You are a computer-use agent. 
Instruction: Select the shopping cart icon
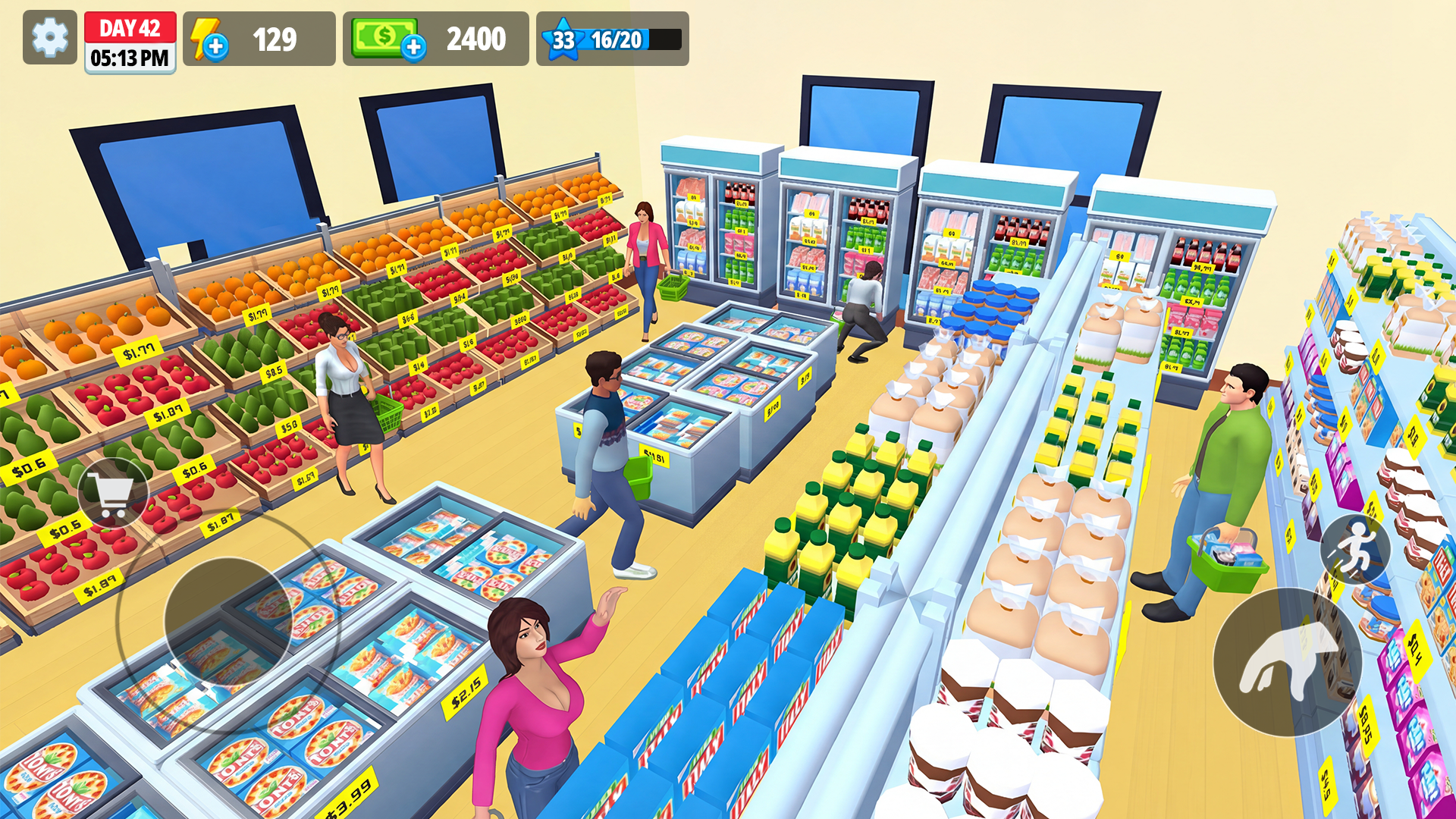click(112, 492)
